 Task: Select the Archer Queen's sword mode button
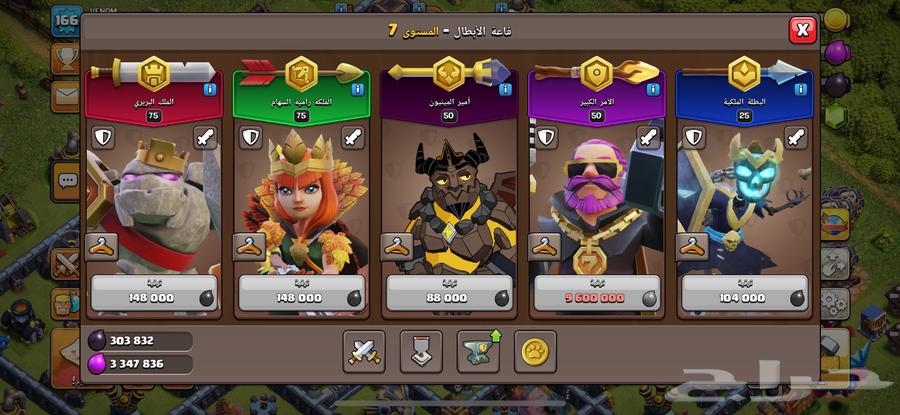point(353,137)
